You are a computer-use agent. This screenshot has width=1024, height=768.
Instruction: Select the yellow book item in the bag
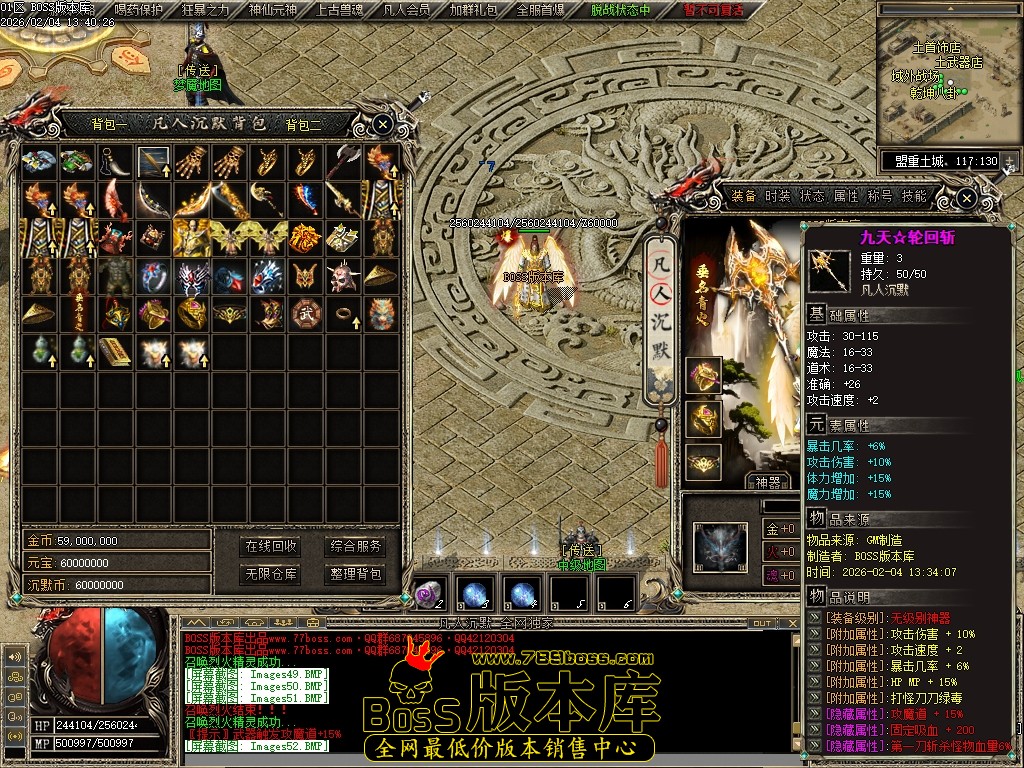(114, 352)
